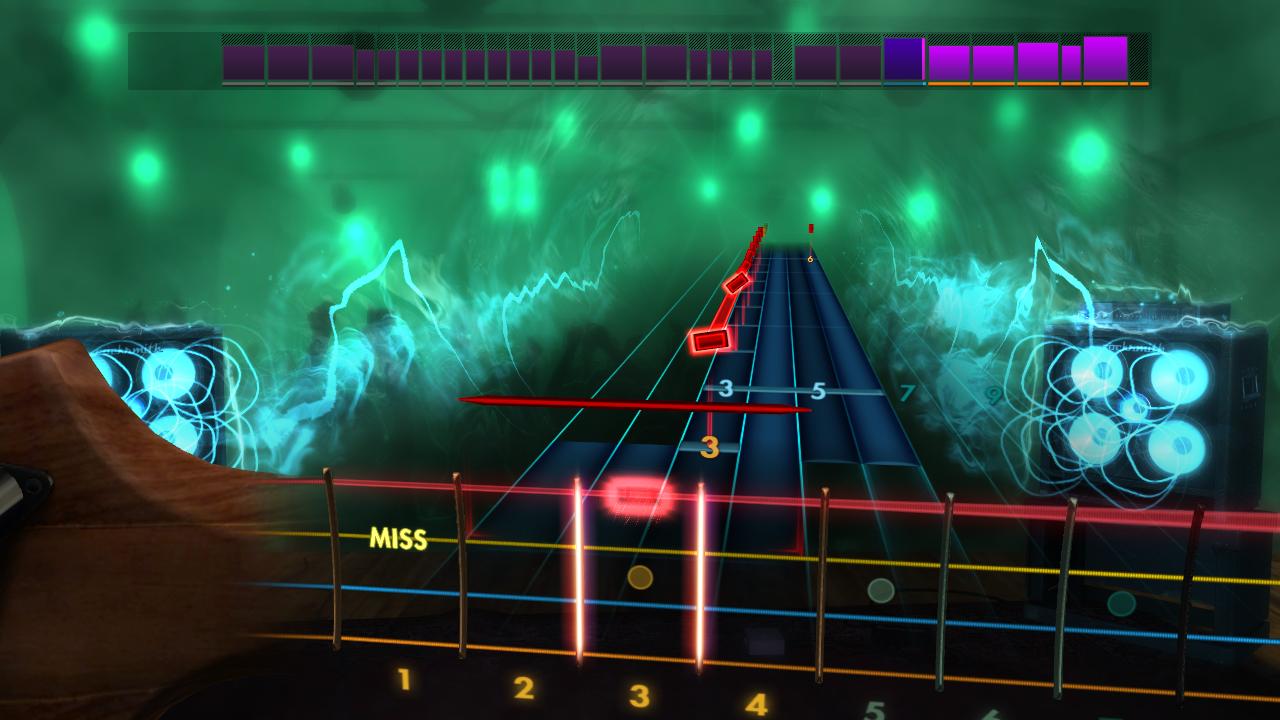
Task: Click the highlighted blue segment in the song timeline
Action: [x=902, y=60]
